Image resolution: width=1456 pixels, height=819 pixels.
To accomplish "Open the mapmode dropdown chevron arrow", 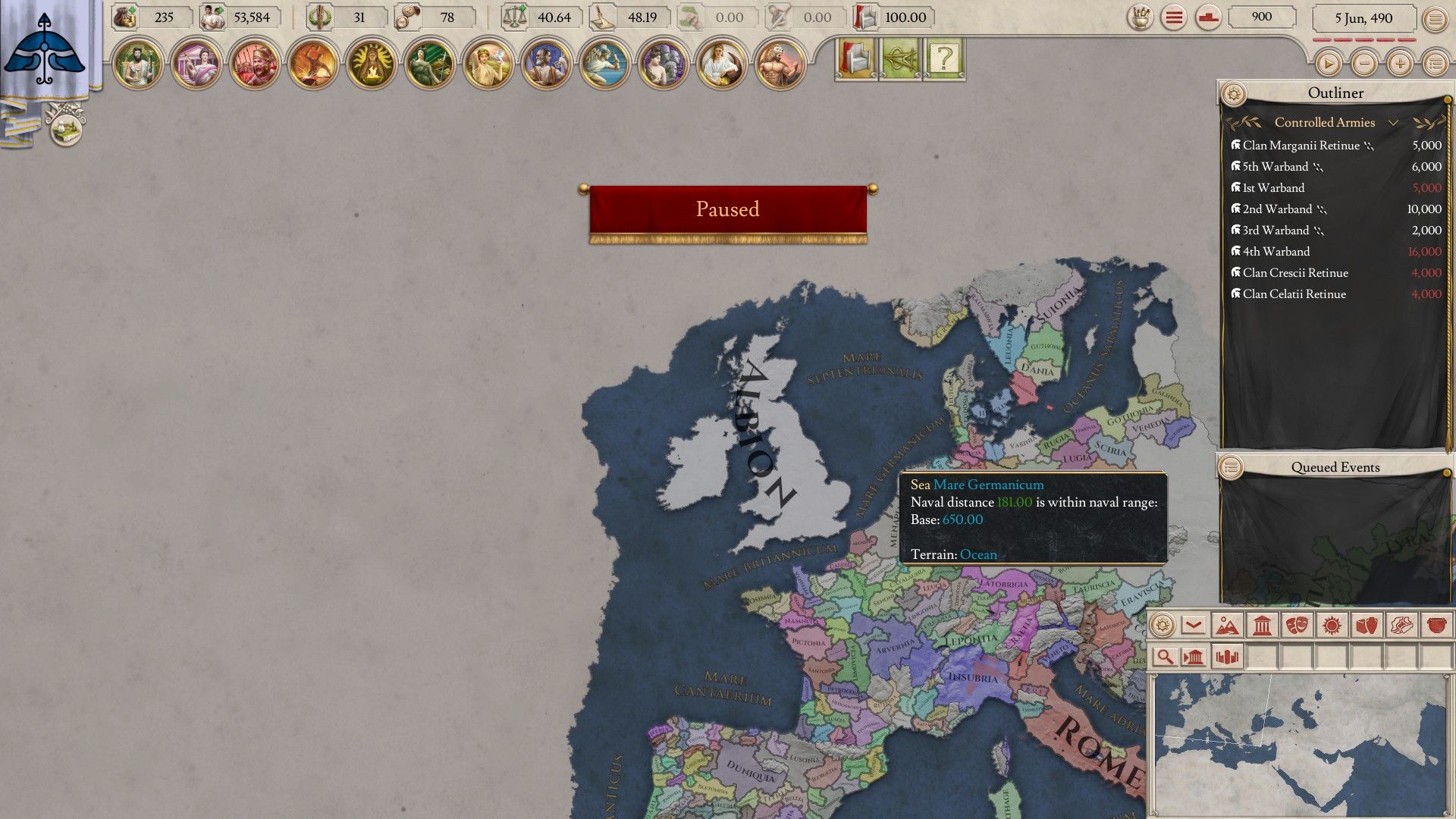I will pyautogui.click(x=1193, y=625).
